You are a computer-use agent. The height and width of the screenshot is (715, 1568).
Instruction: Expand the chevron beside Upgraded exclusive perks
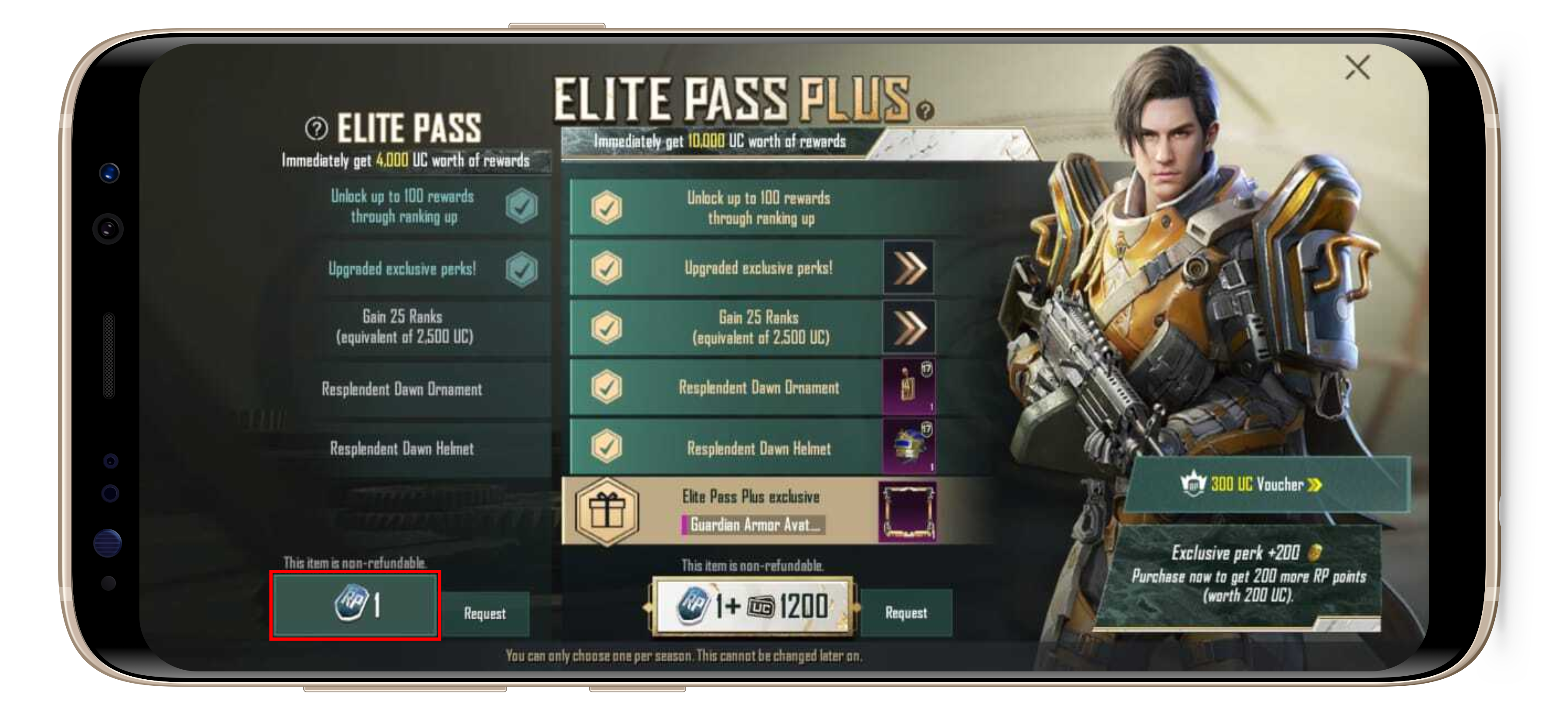pyautogui.click(x=908, y=269)
